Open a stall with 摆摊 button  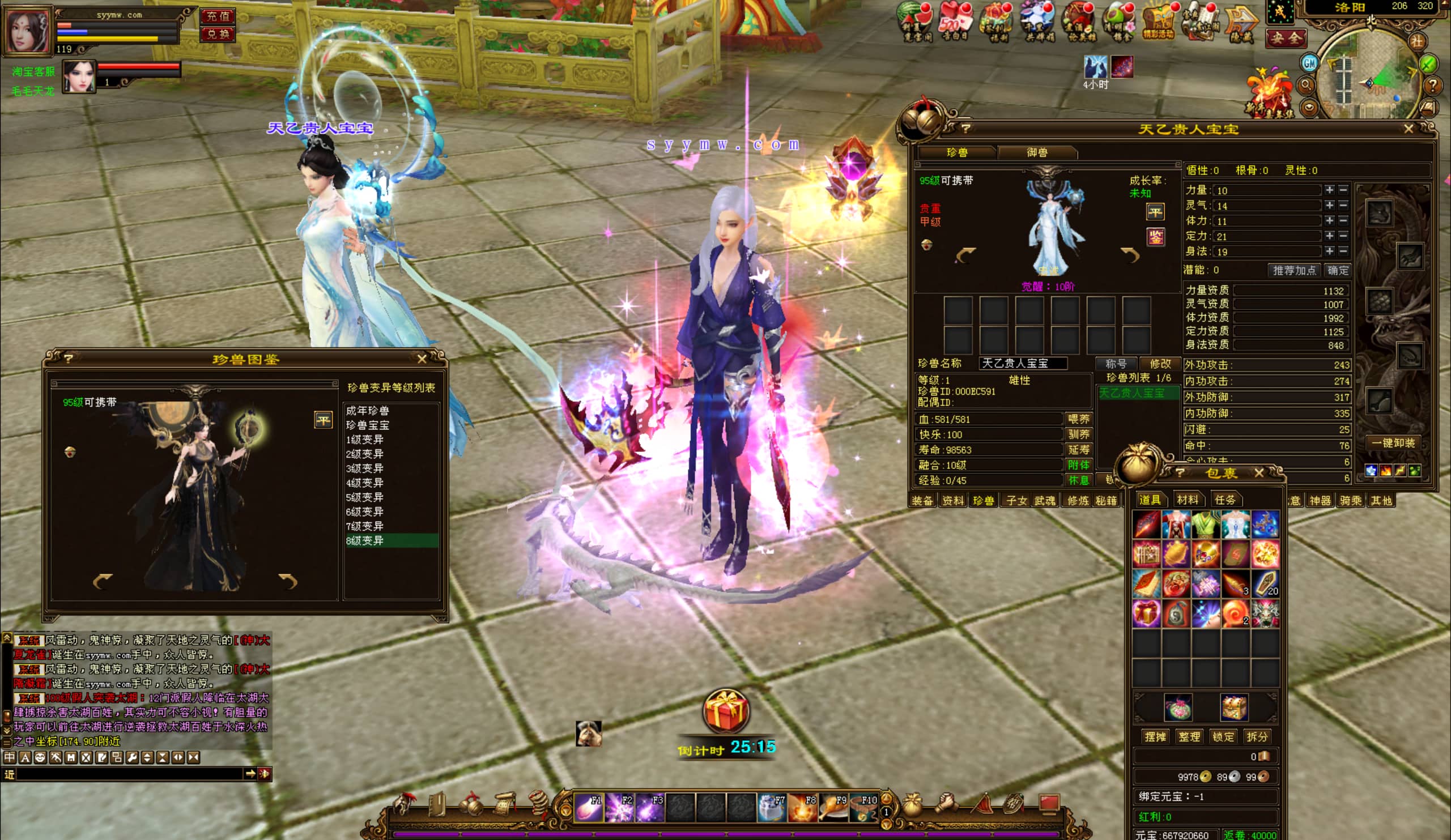click(x=1155, y=736)
